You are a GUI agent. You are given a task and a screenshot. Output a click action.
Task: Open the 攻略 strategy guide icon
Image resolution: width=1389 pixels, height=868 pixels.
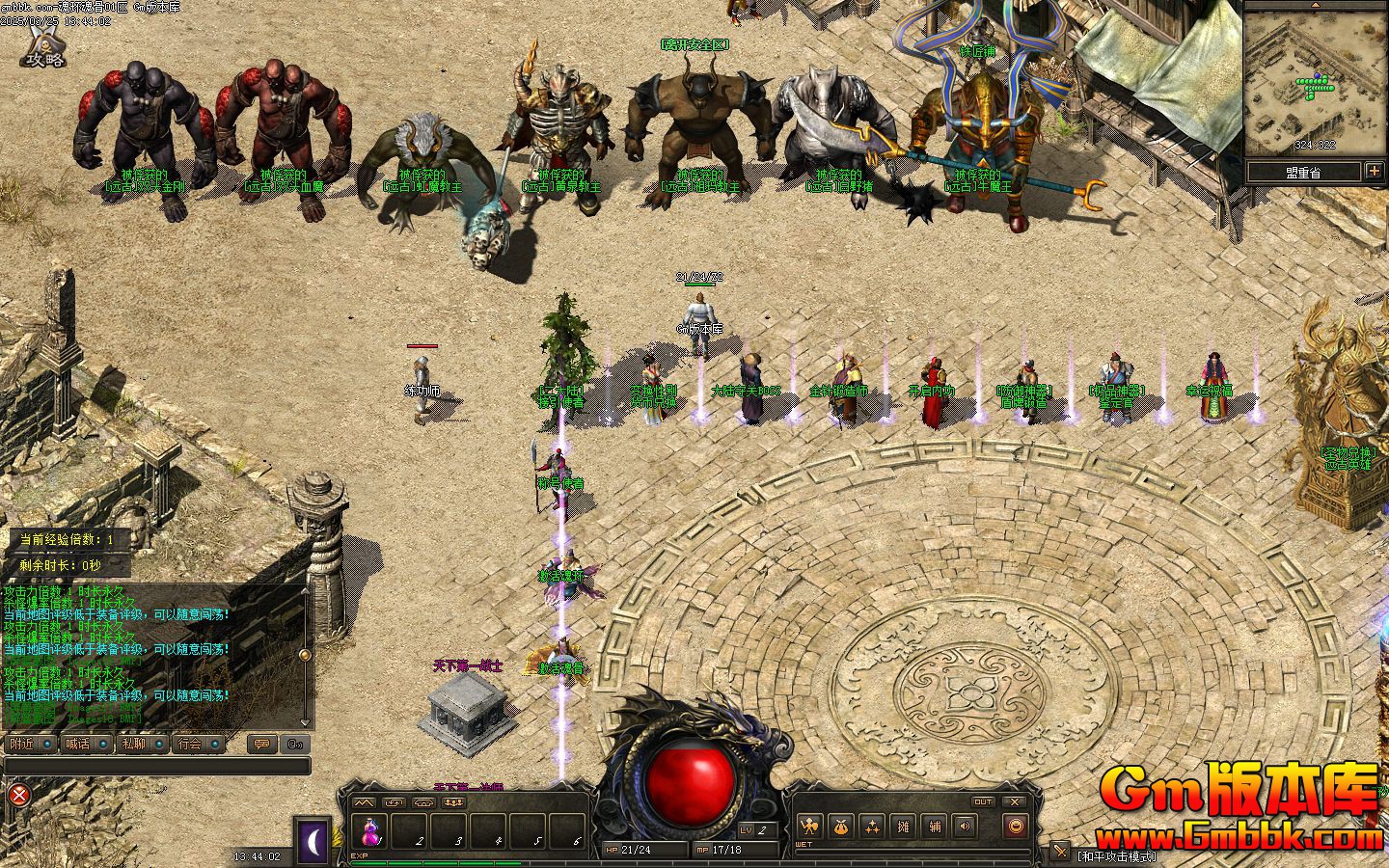pos(44,47)
